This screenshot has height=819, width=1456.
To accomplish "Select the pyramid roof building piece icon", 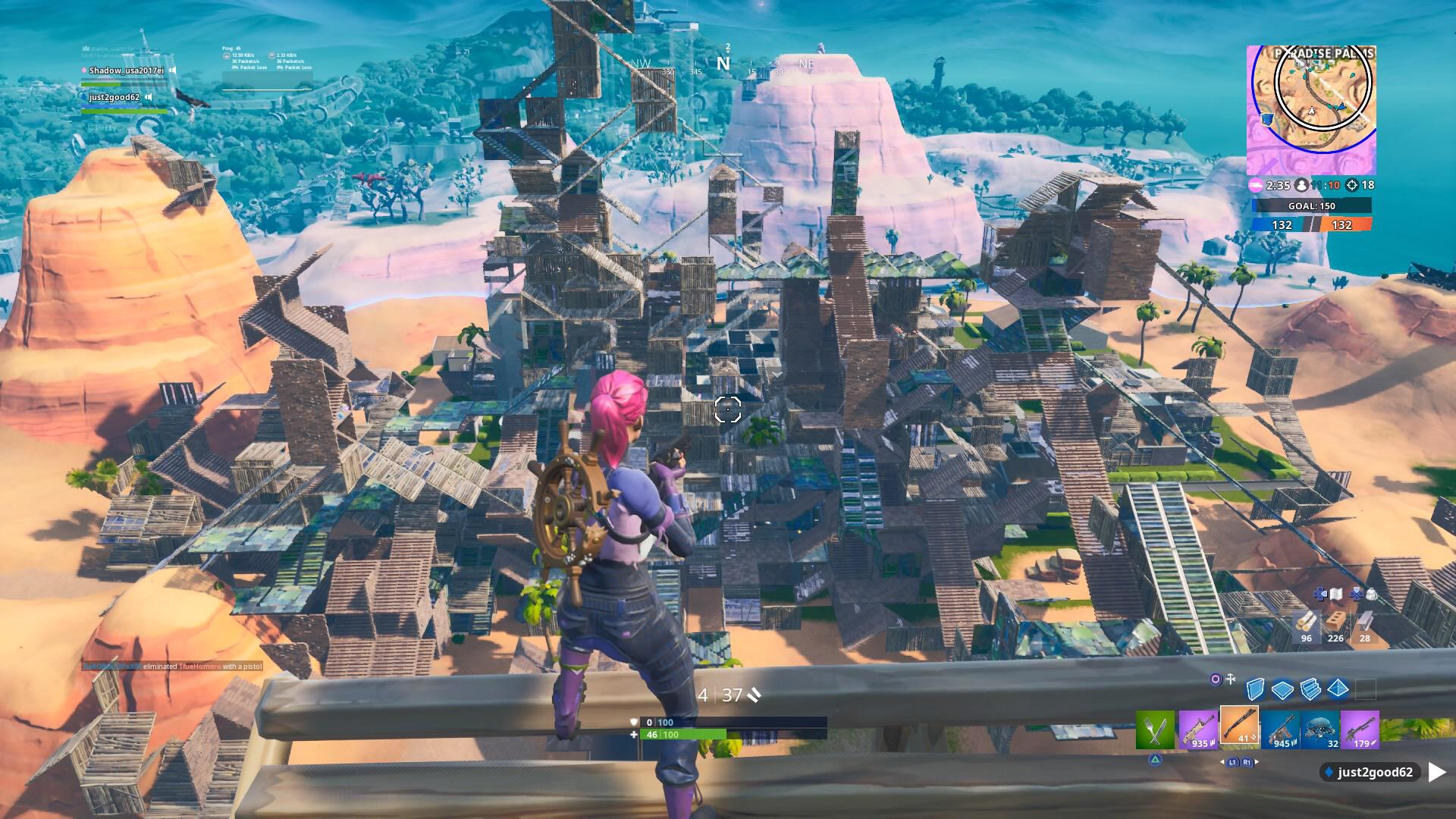I will 1337,689.
